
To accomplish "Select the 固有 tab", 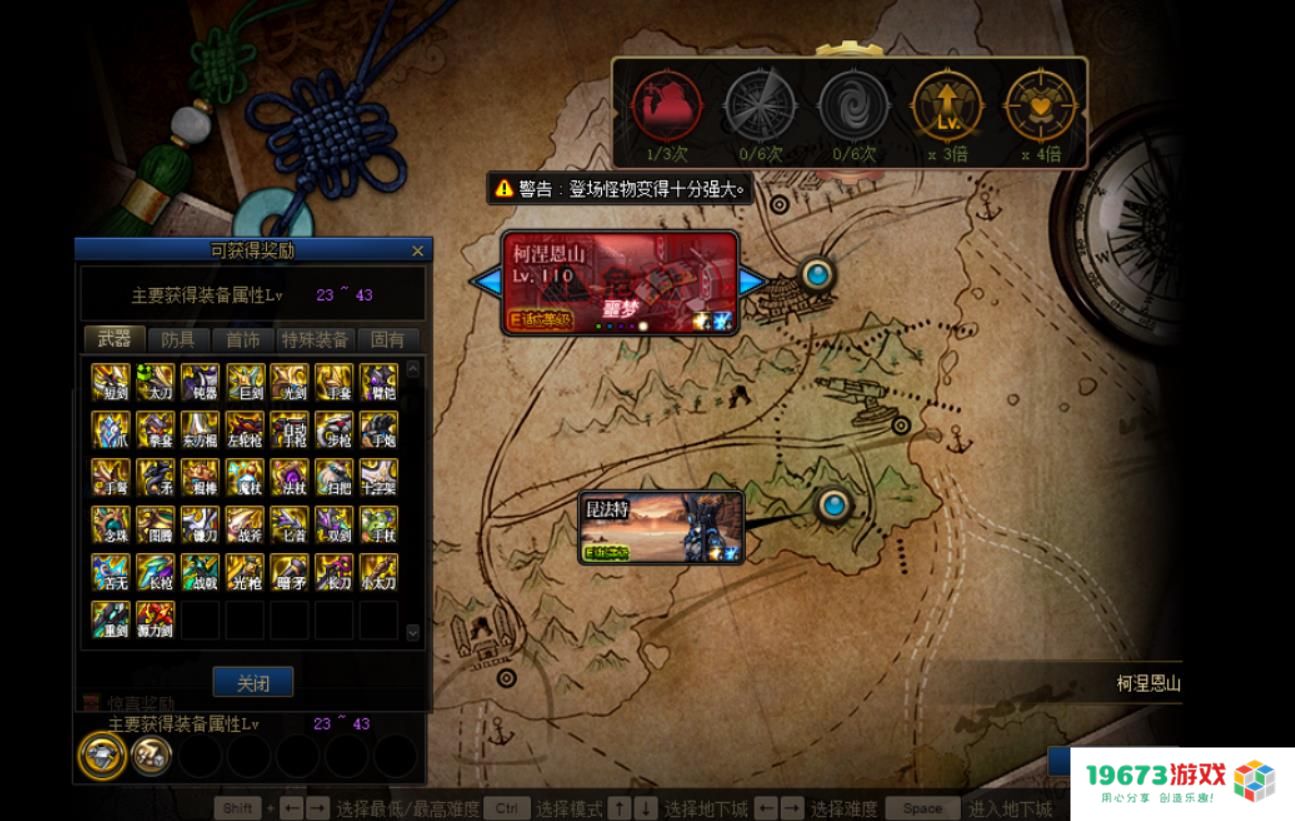I will coord(388,340).
